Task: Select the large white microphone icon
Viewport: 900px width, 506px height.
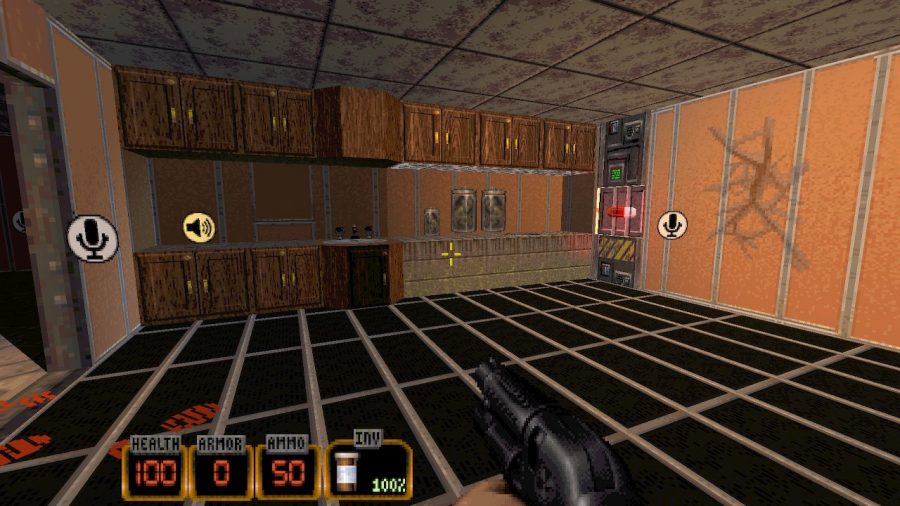Action: [93, 239]
